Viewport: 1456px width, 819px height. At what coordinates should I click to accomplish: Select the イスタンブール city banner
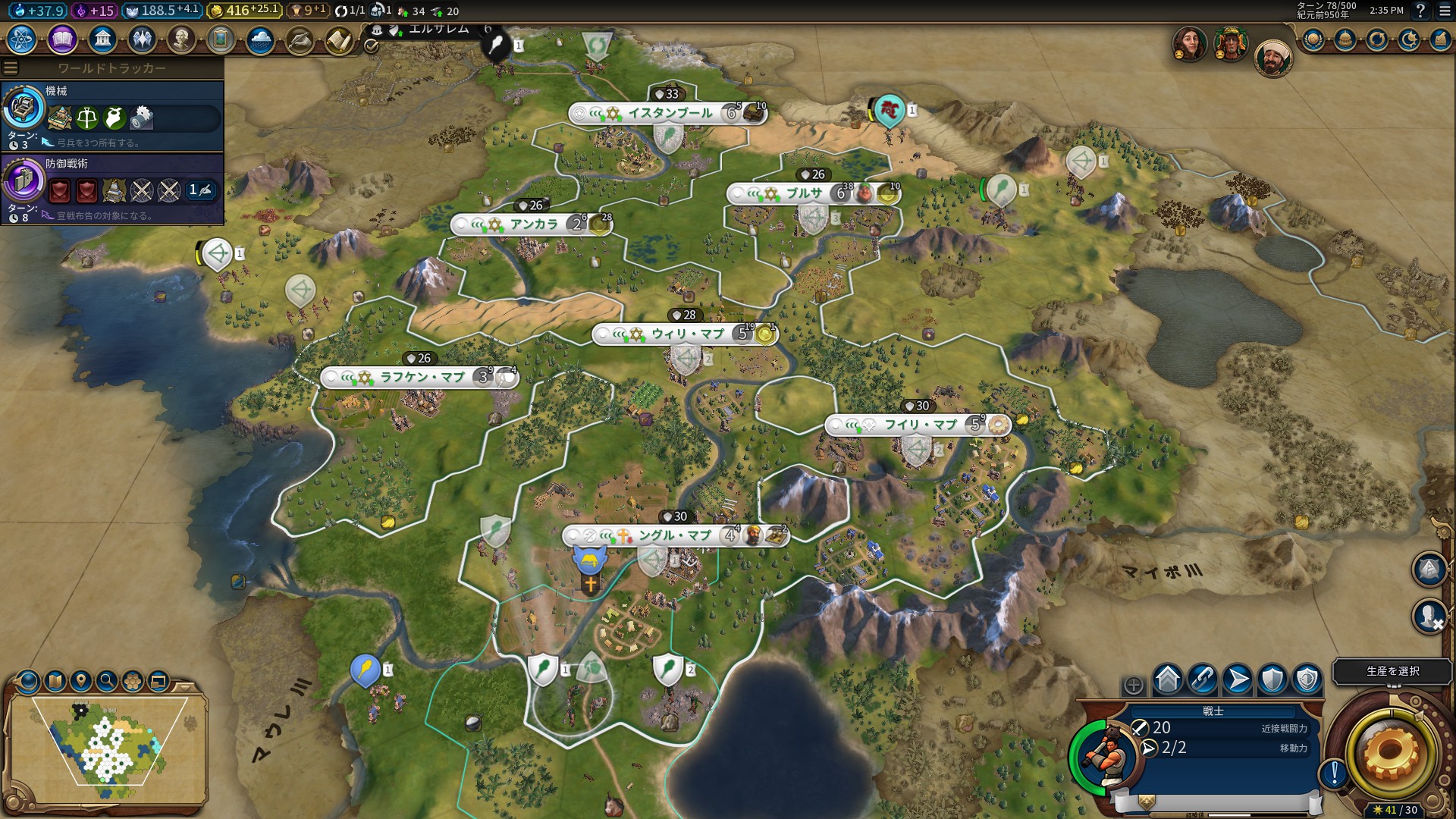tap(667, 114)
